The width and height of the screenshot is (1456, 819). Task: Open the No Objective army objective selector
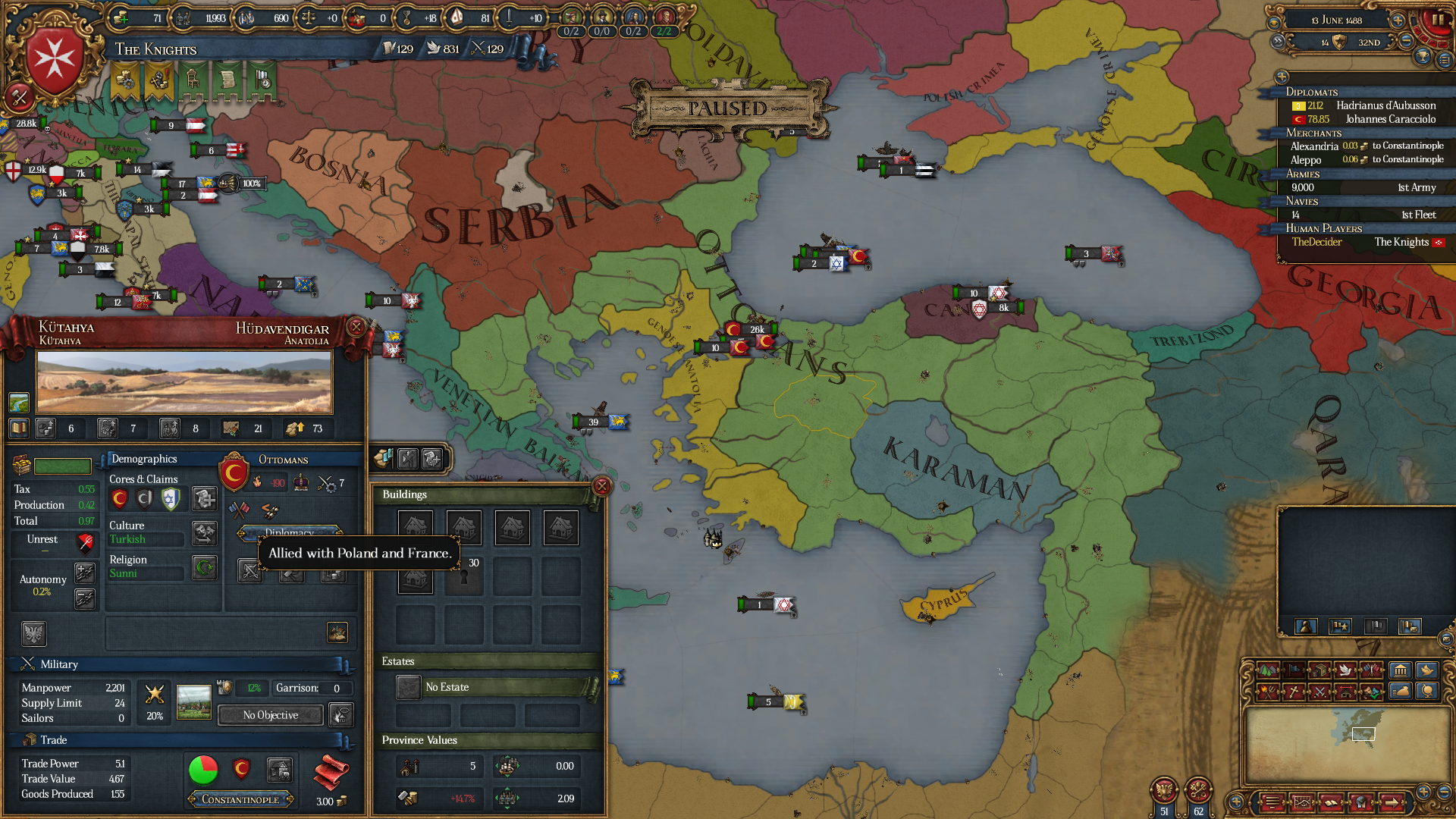[269, 715]
